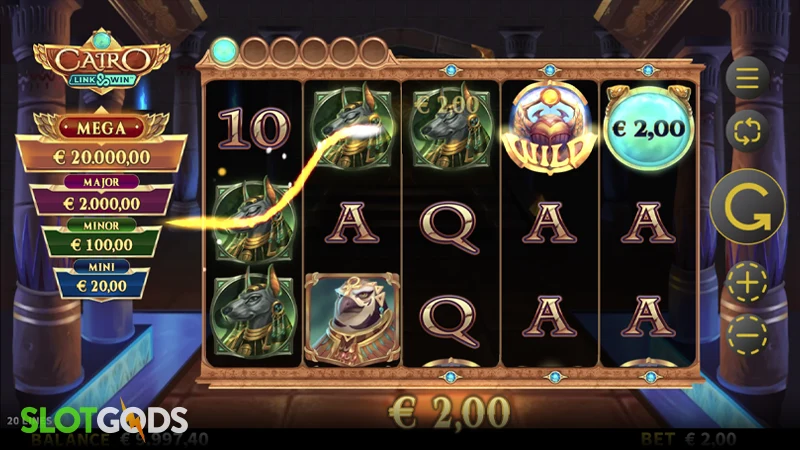Select the Mini jackpot panel
The image size is (800, 450).
(100, 280)
